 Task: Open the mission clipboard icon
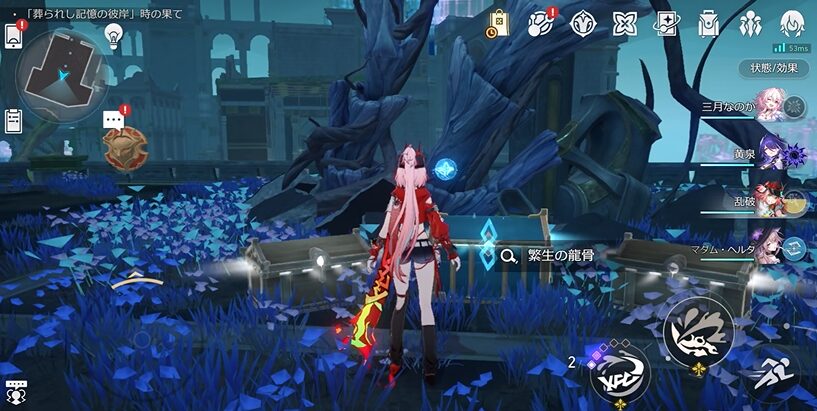pyautogui.click(x=14, y=121)
